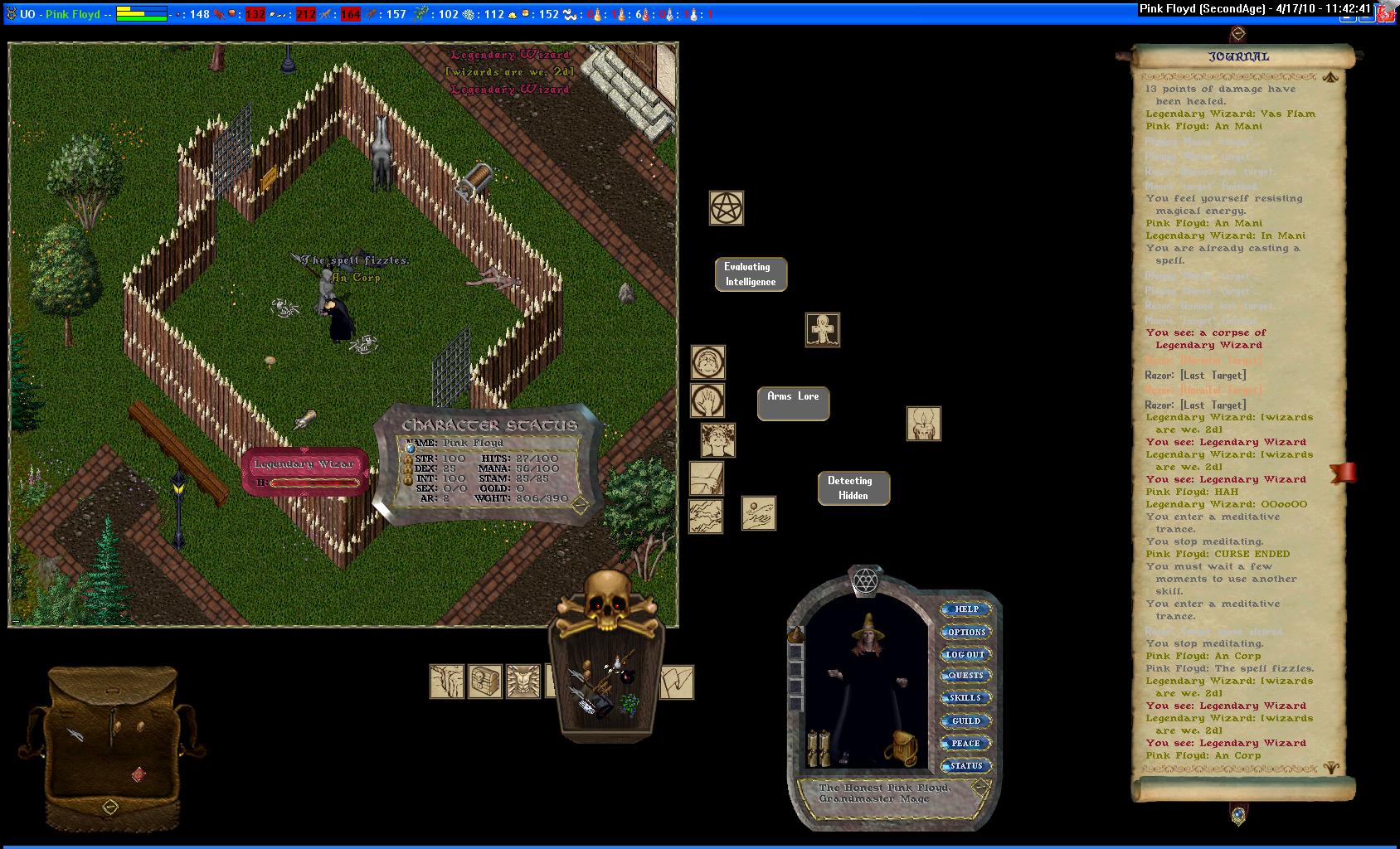The width and height of the screenshot is (1400, 849).
Task: Open character Status from paperdoll
Action: (x=966, y=765)
